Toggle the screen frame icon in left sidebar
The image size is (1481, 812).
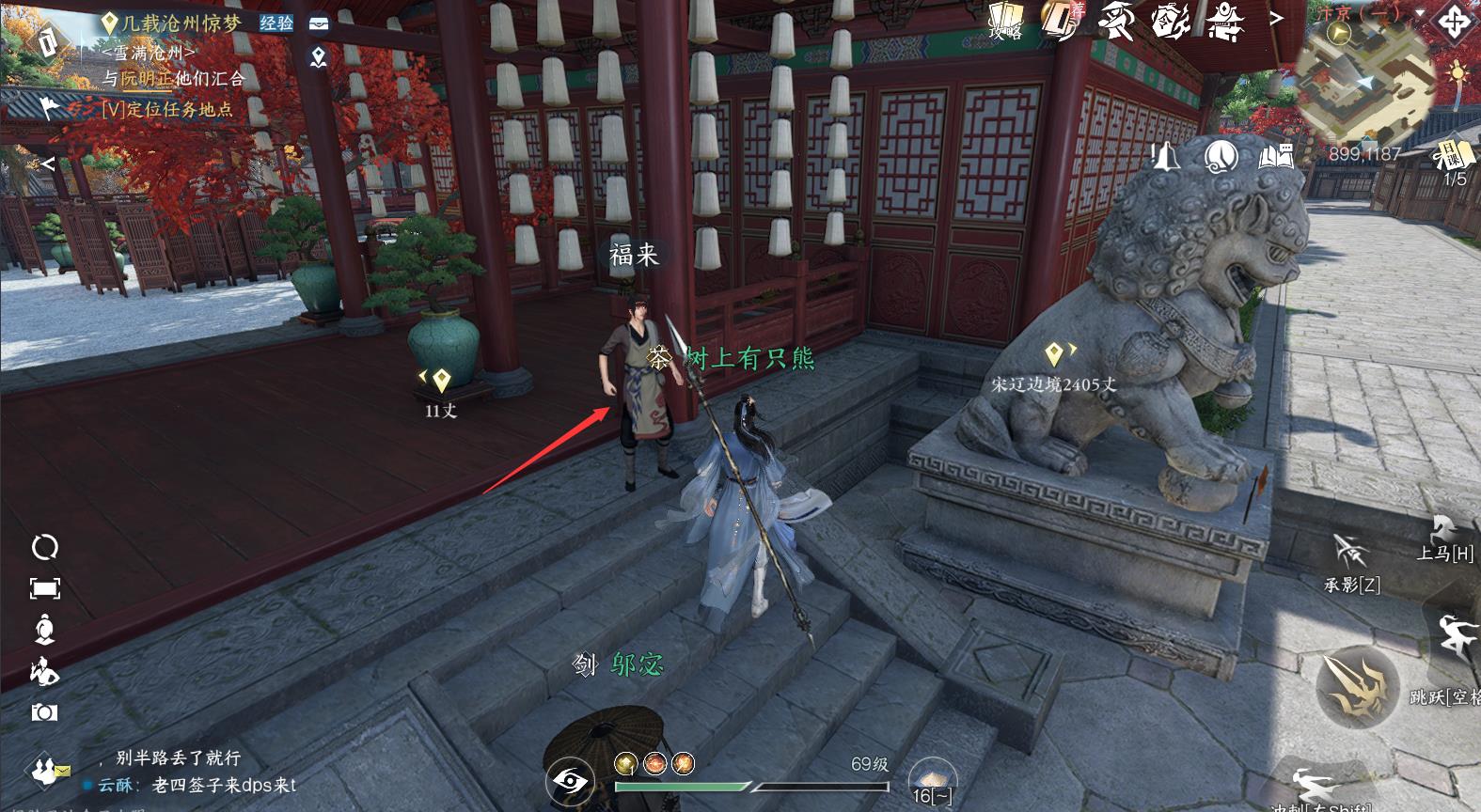[43, 586]
